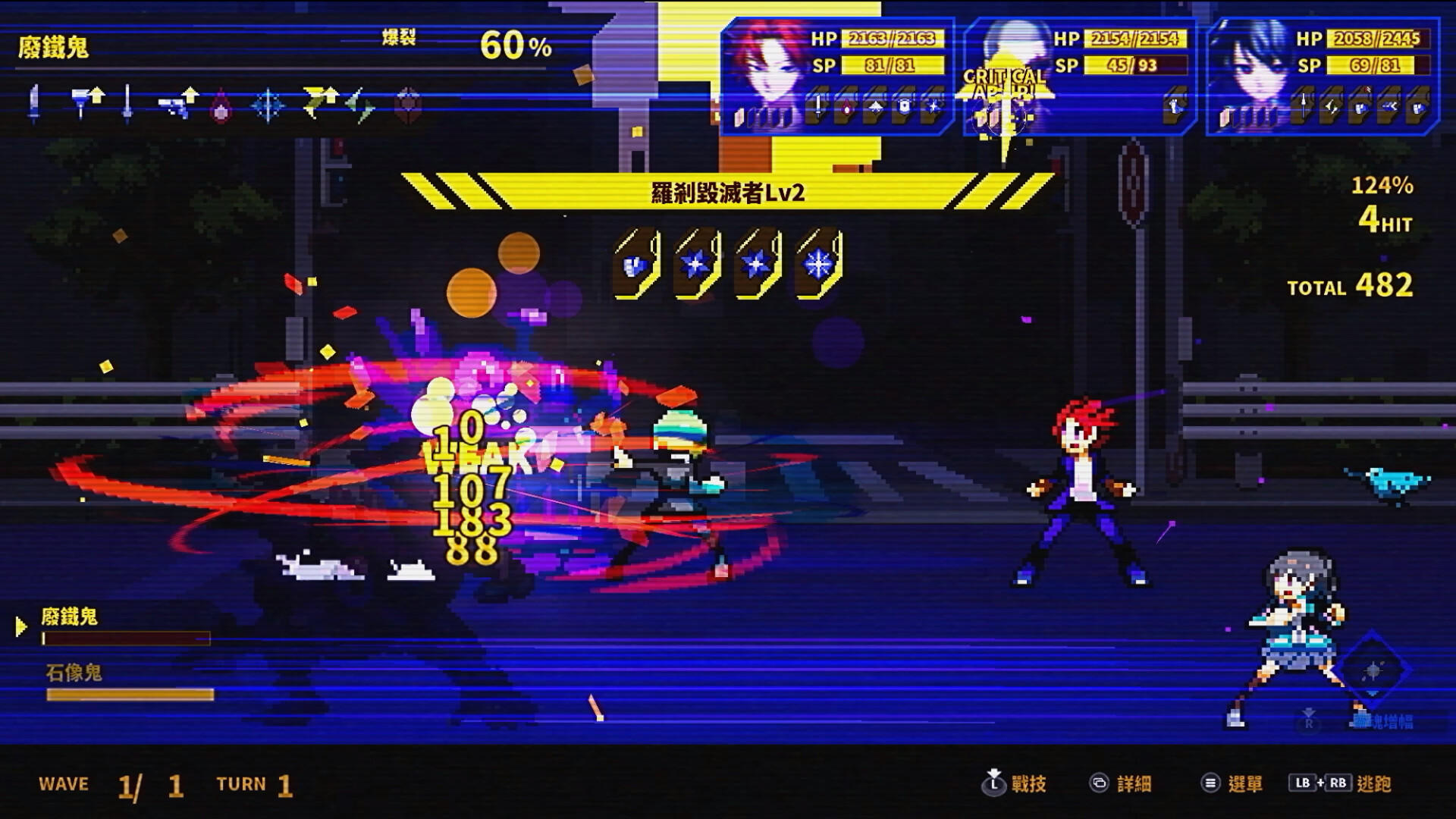1456x819 pixels.
Task: Click the sword skill icon under first character portrait
Action: [818, 108]
